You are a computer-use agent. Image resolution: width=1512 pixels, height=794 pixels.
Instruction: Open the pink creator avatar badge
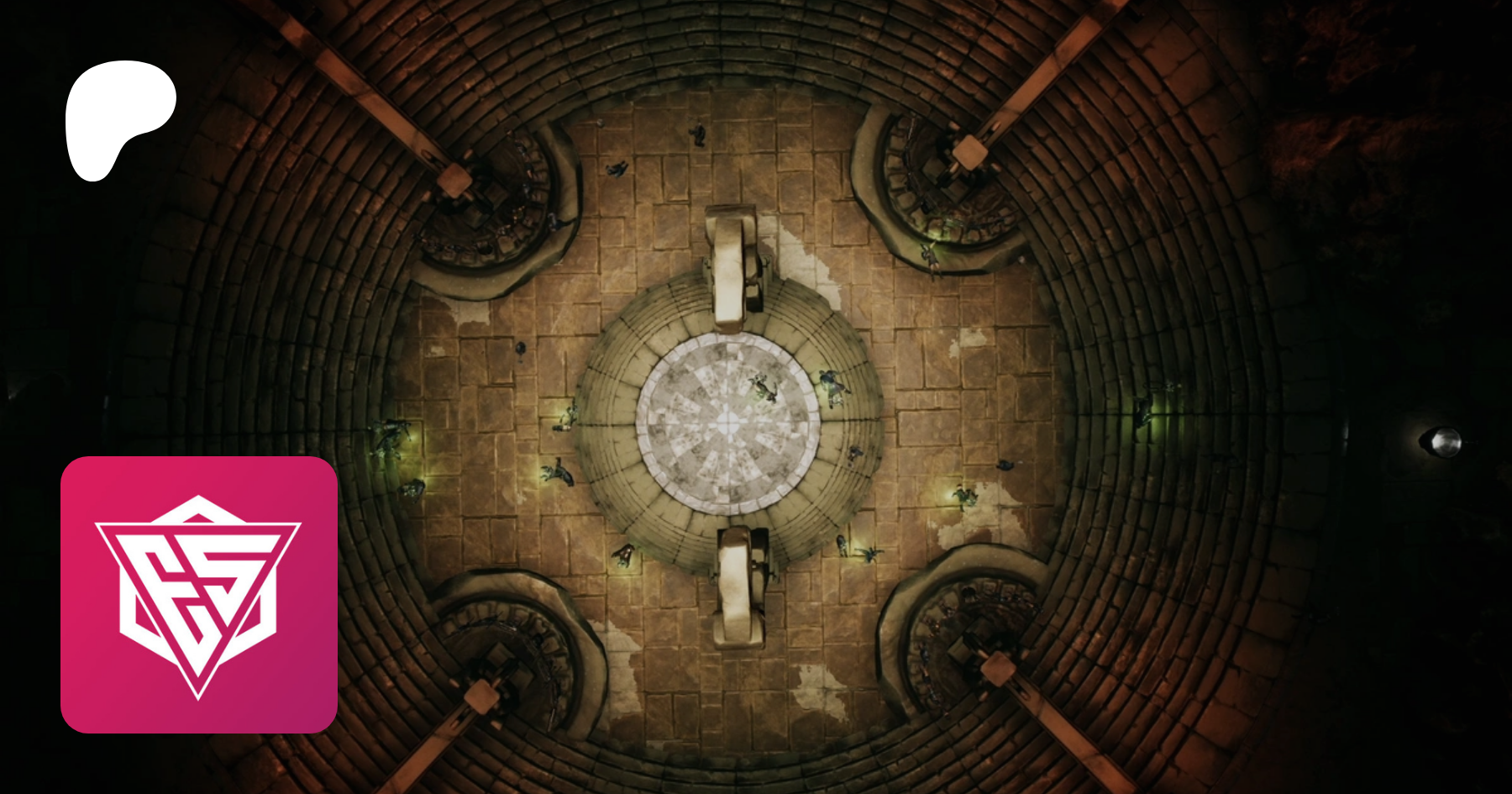(x=199, y=595)
